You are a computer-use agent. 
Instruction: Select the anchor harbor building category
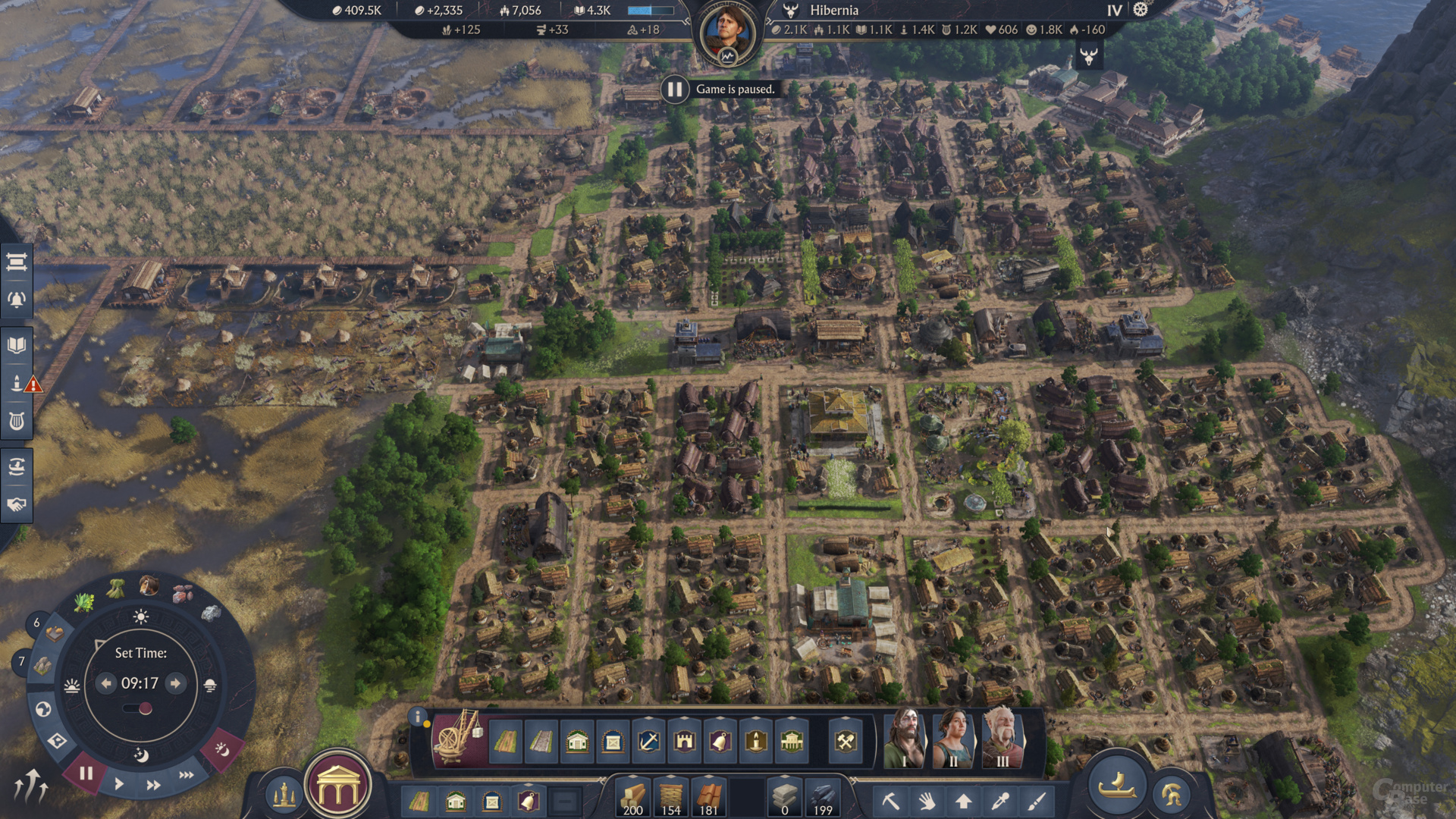tap(648, 741)
